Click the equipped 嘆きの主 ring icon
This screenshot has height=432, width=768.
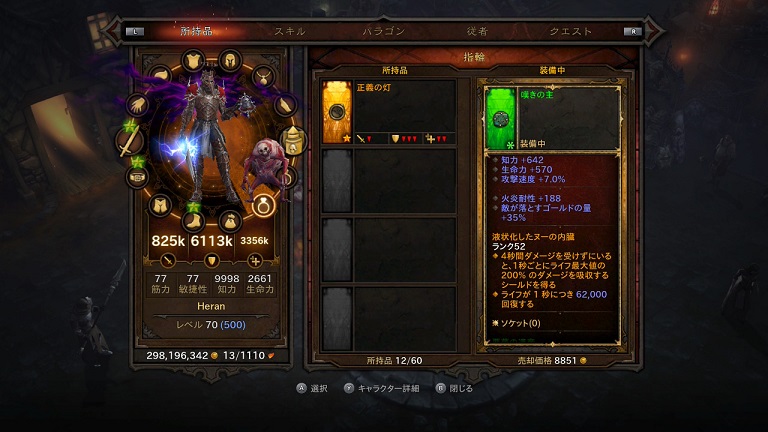pos(500,117)
